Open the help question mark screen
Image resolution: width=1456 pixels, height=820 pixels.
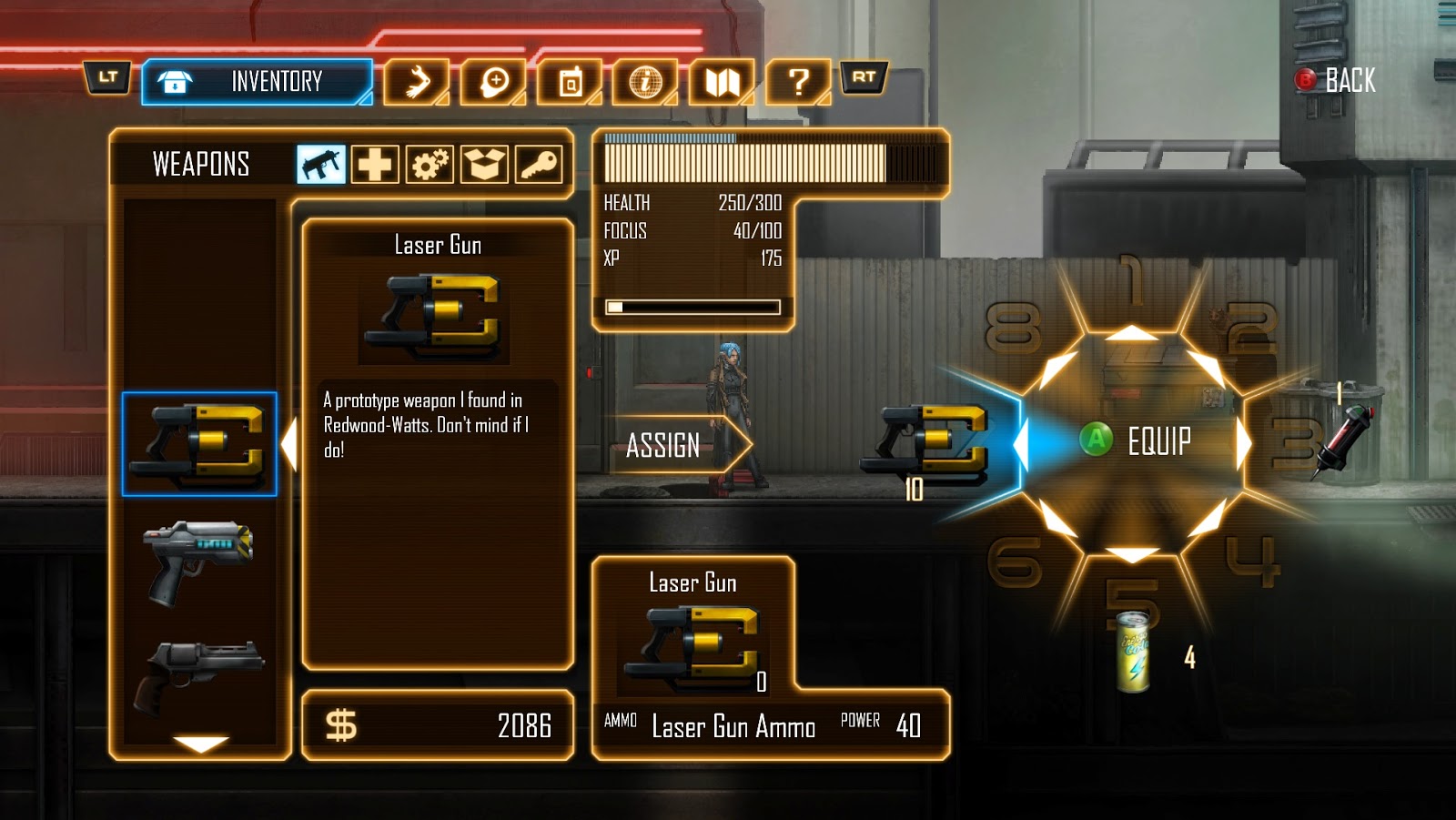[799, 81]
